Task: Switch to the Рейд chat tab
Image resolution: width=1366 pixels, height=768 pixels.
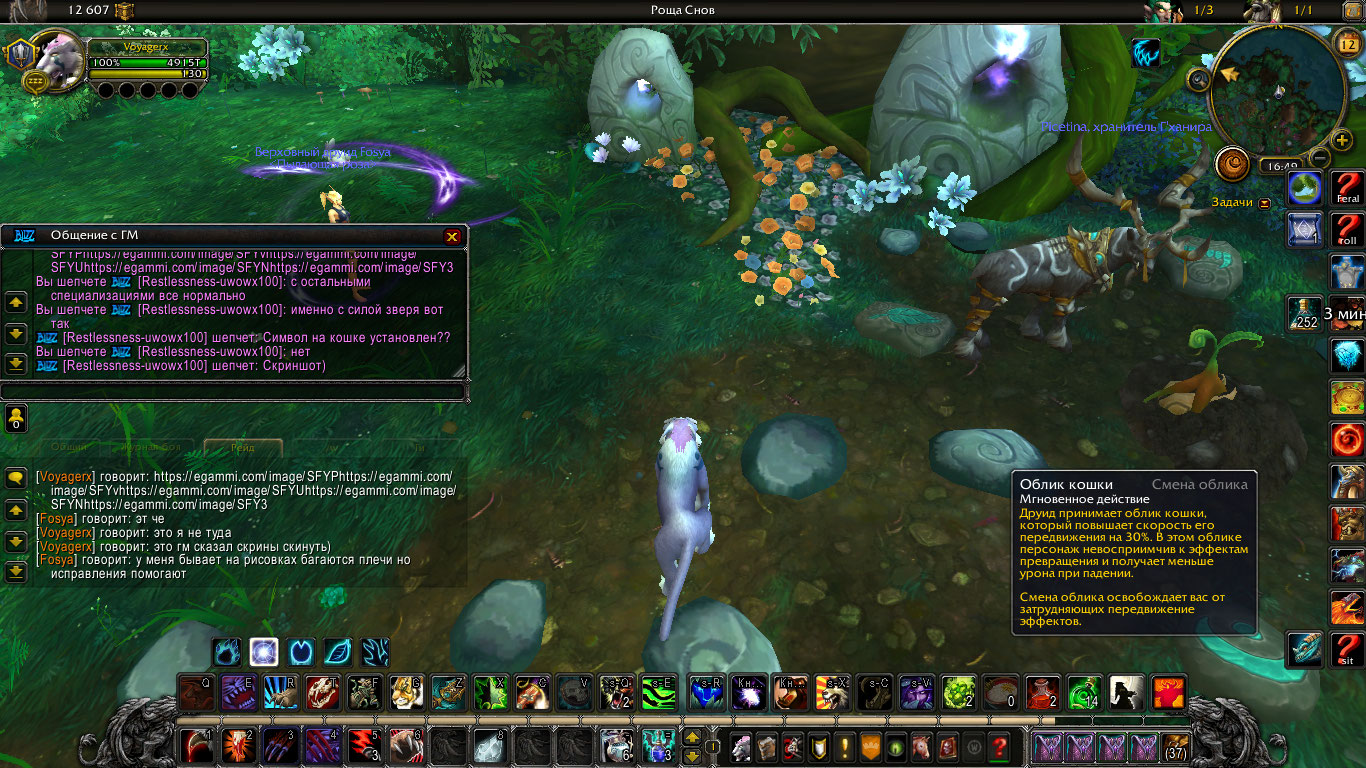Action: (243, 448)
